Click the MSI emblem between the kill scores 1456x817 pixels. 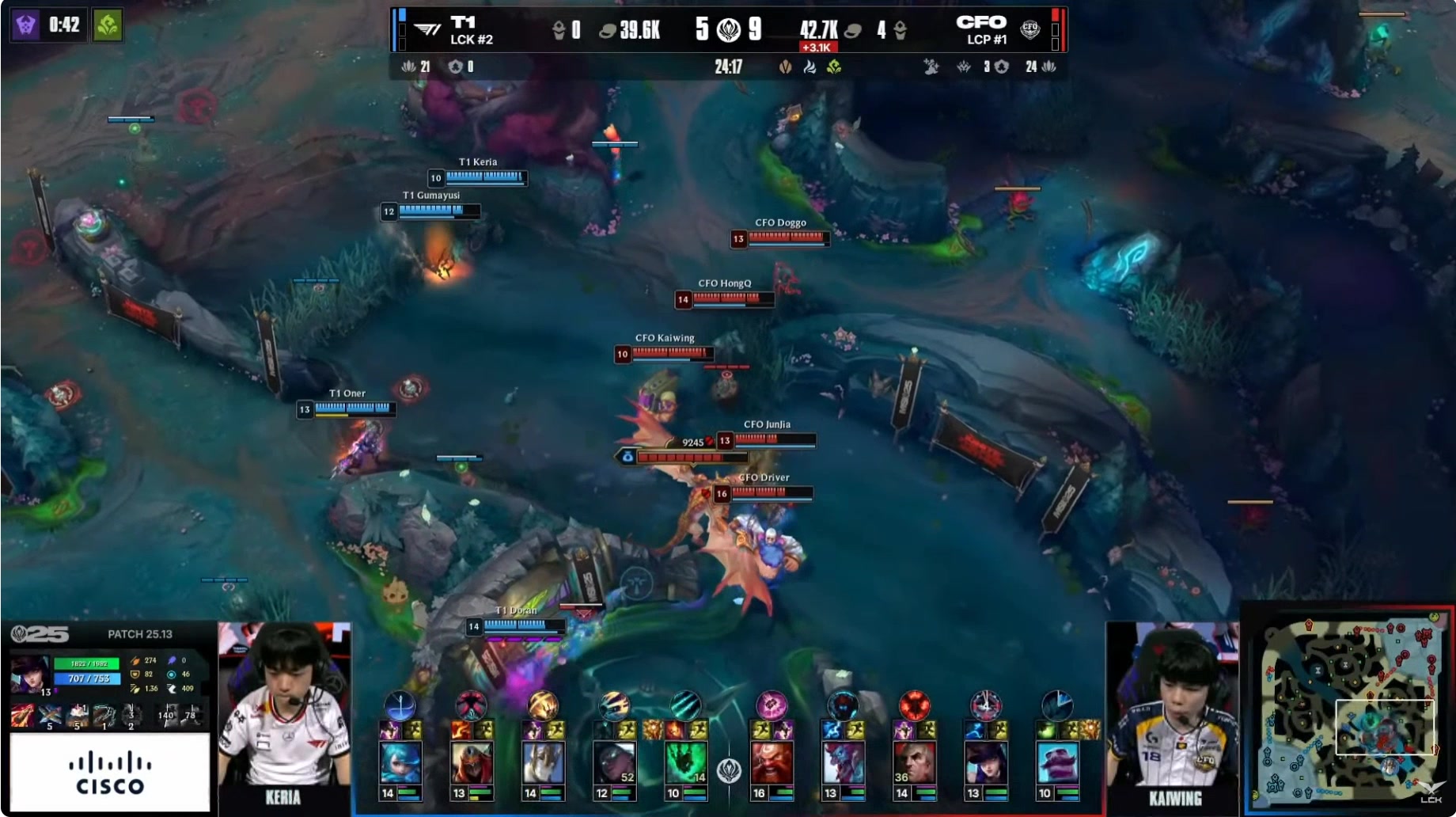coord(728,30)
